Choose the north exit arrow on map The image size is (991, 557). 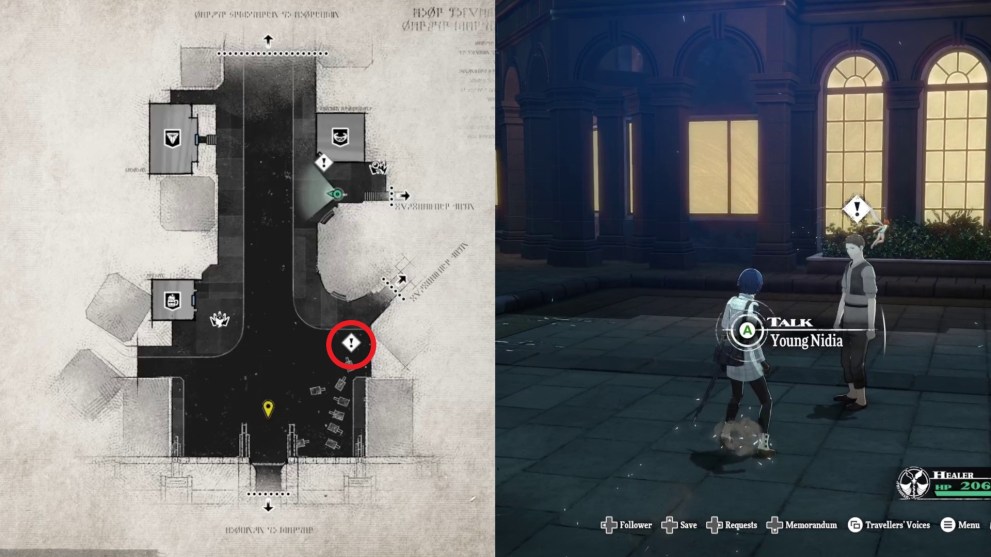pyautogui.click(x=268, y=40)
